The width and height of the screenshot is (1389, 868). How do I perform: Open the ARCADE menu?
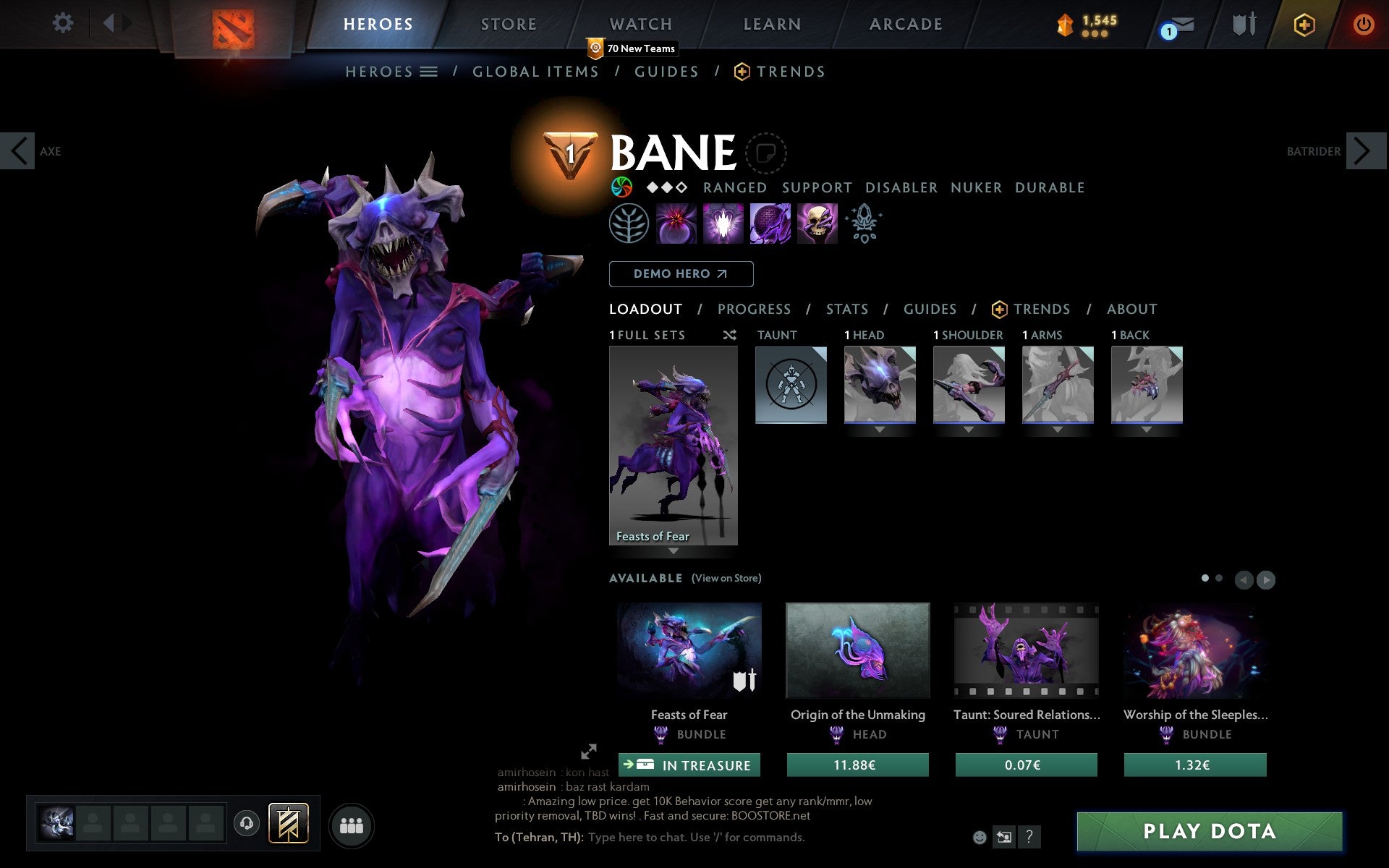coord(905,23)
